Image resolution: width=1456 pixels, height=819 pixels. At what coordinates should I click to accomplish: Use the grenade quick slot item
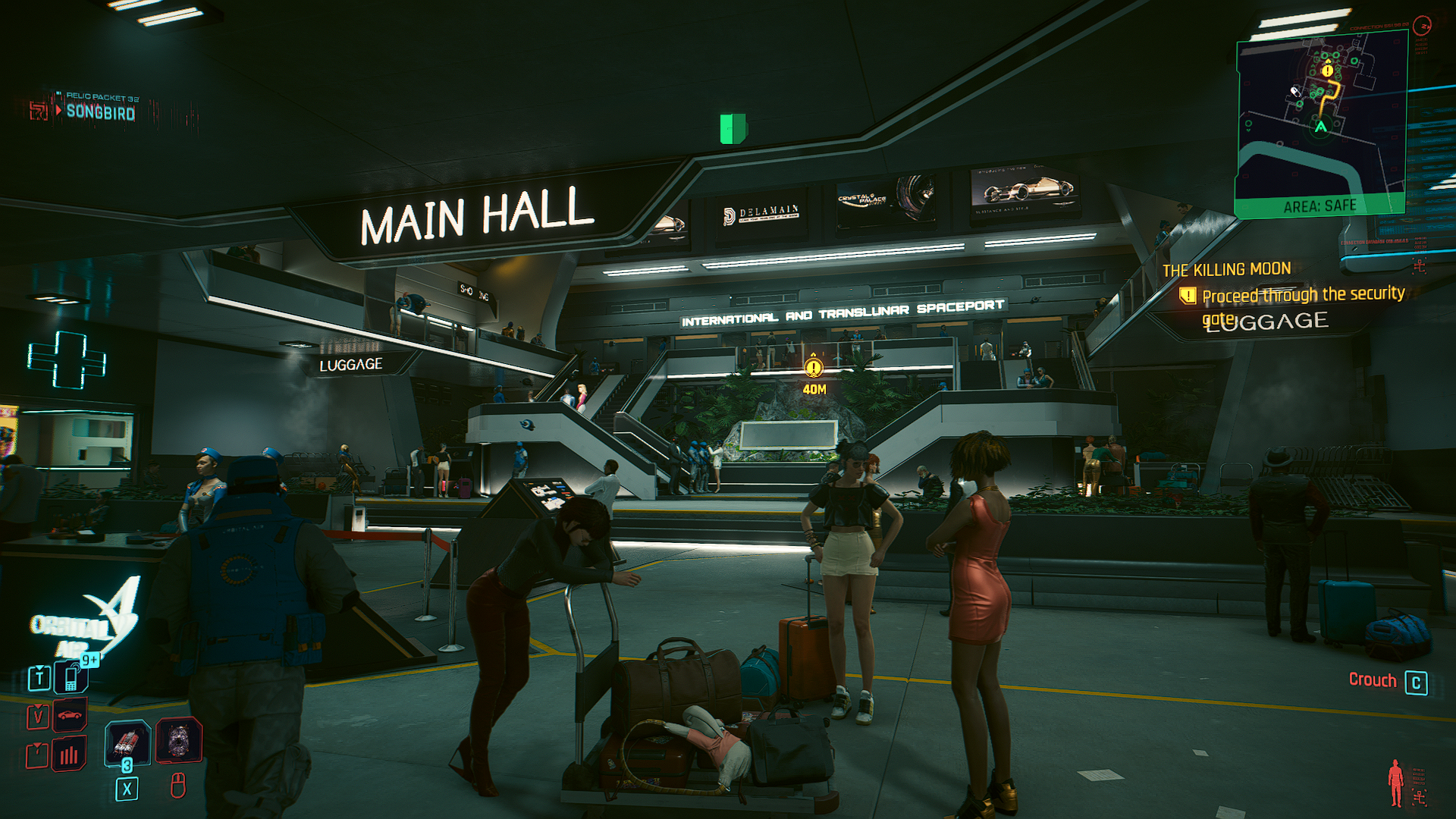[127, 742]
